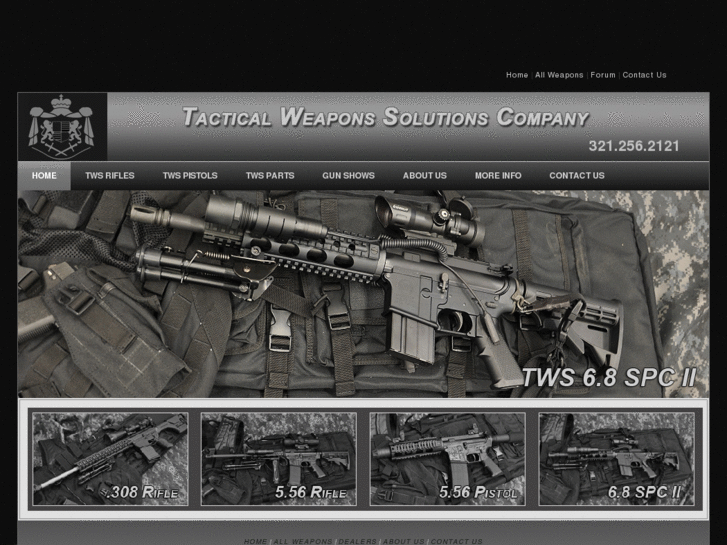This screenshot has height=545, width=727.
Task: Choose the 5.56 Pistol thumbnail
Action: pos(447,459)
